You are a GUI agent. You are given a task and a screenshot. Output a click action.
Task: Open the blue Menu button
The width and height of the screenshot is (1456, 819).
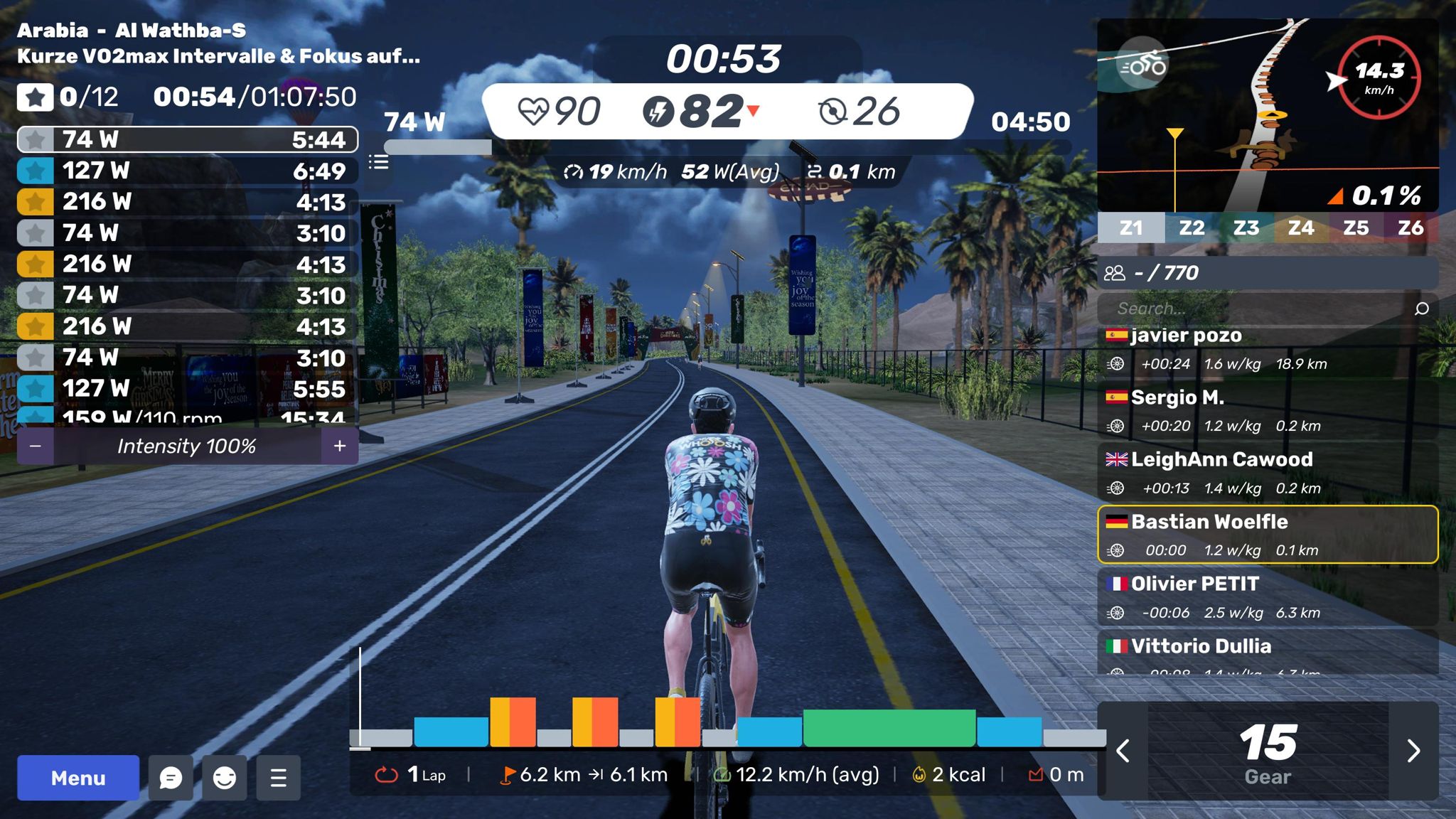pyautogui.click(x=78, y=778)
